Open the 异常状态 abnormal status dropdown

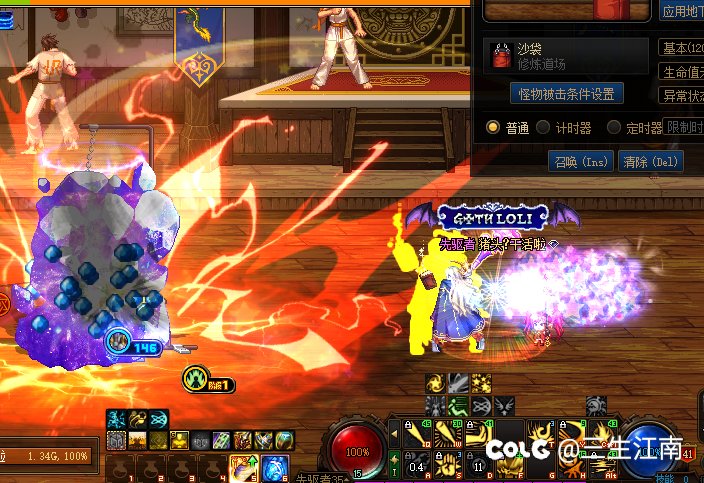tap(682, 96)
